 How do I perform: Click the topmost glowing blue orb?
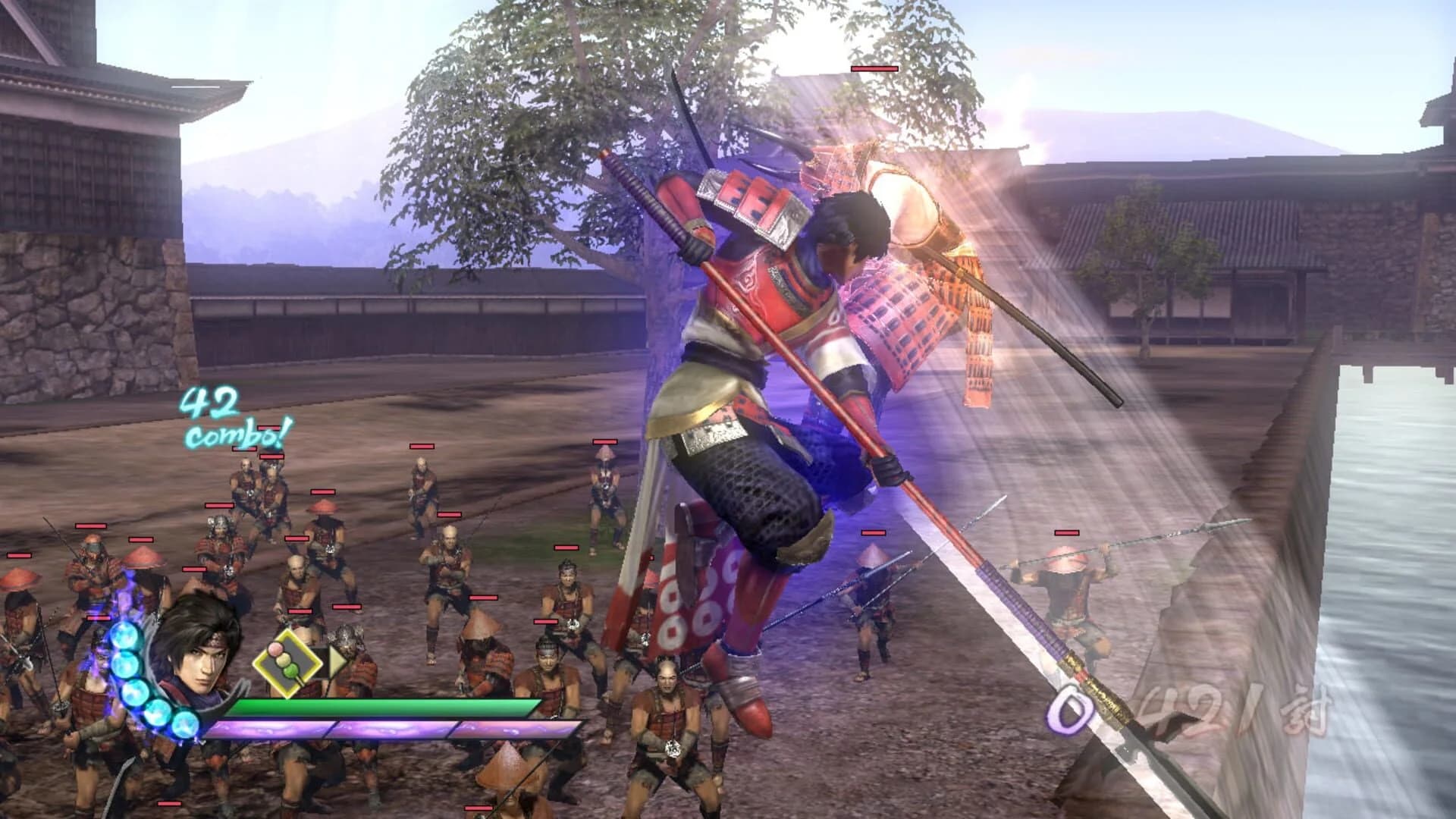tap(123, 635)
